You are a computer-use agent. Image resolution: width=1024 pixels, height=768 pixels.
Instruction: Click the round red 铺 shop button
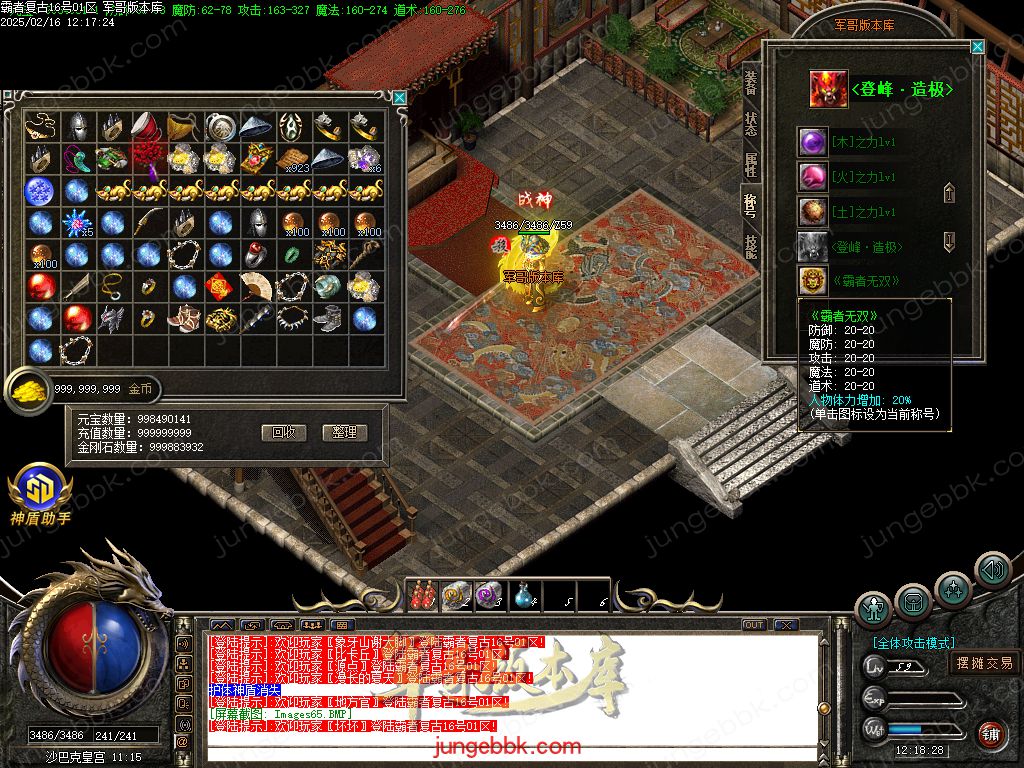click(x=991, y=736)
